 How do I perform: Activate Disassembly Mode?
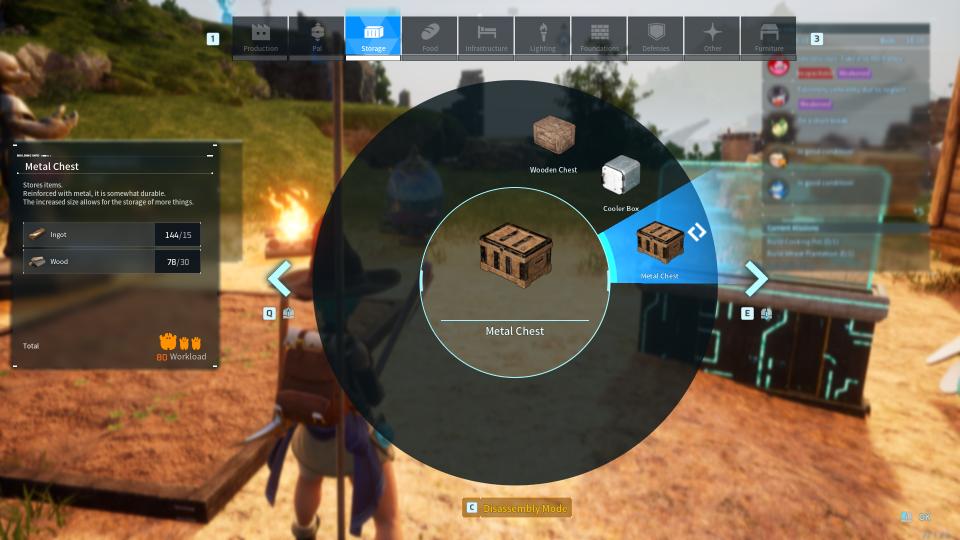point(517,508)
